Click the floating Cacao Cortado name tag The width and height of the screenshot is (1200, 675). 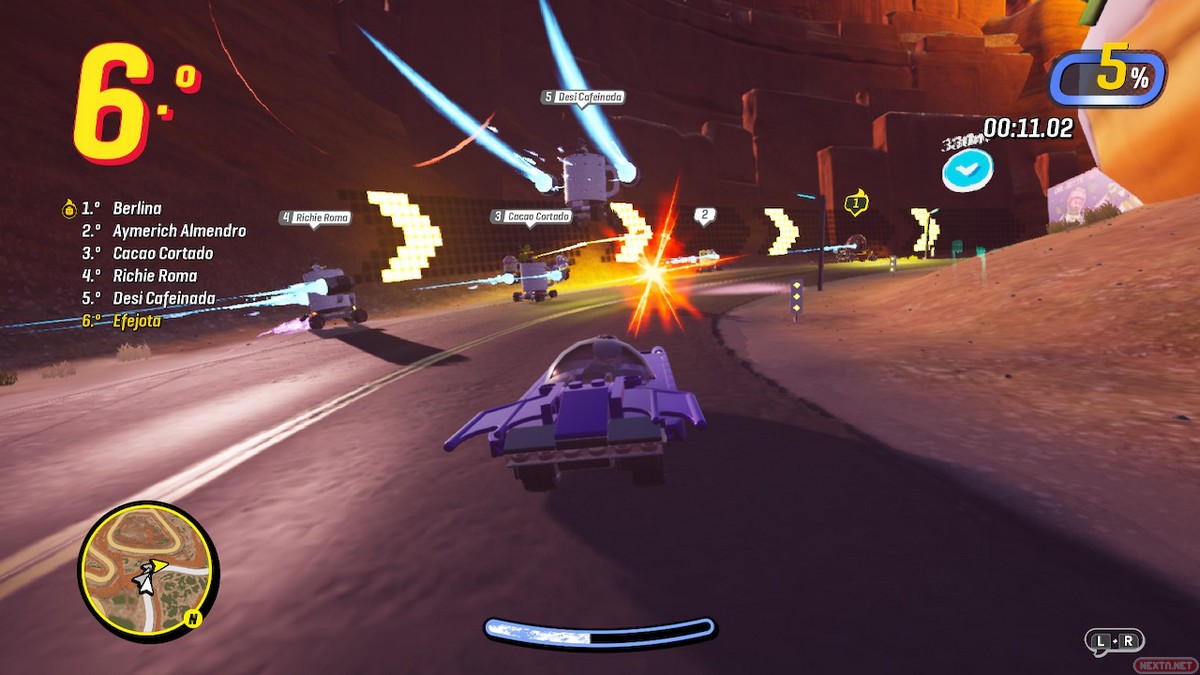coord(531,216)
